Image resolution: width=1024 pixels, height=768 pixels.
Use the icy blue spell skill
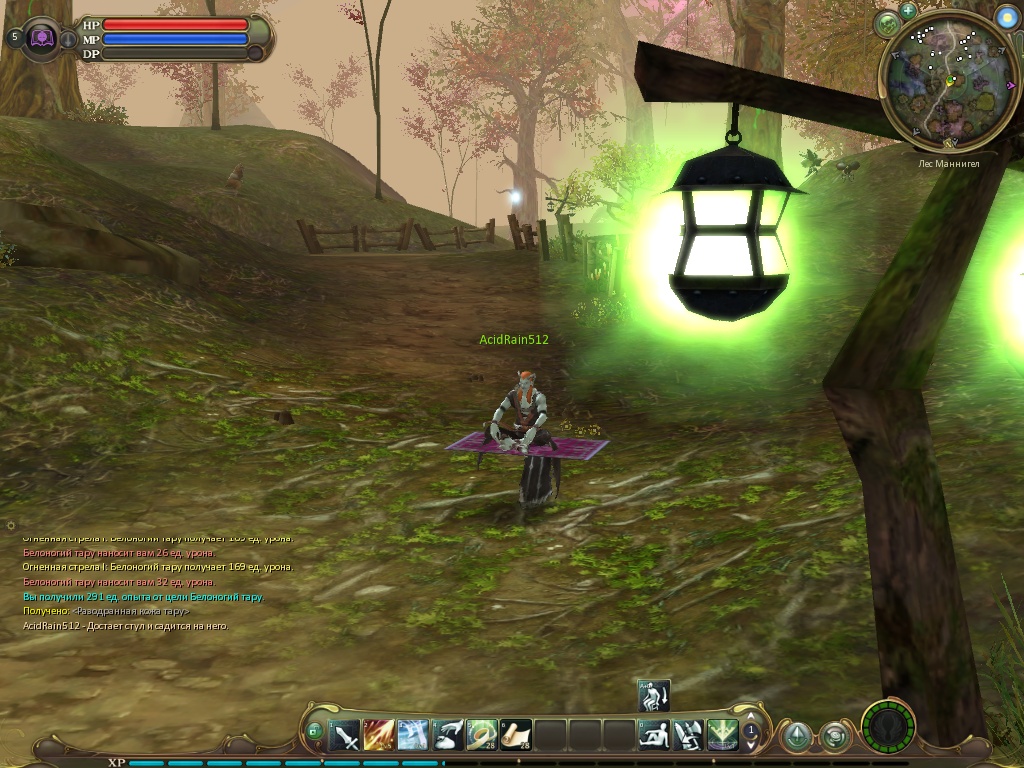point(412,737)
